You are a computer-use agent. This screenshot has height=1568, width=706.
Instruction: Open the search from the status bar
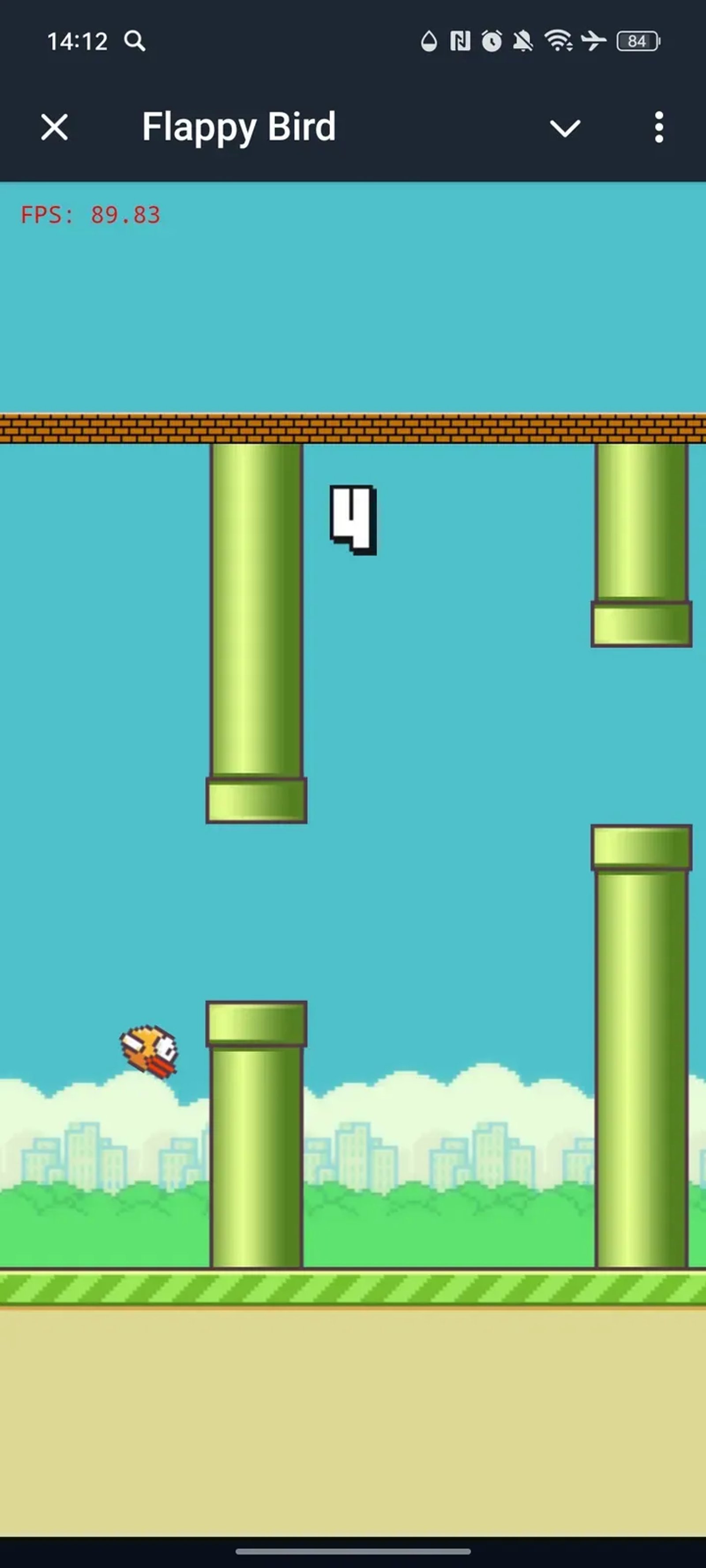pyautogui.click(x=135, y=41)
